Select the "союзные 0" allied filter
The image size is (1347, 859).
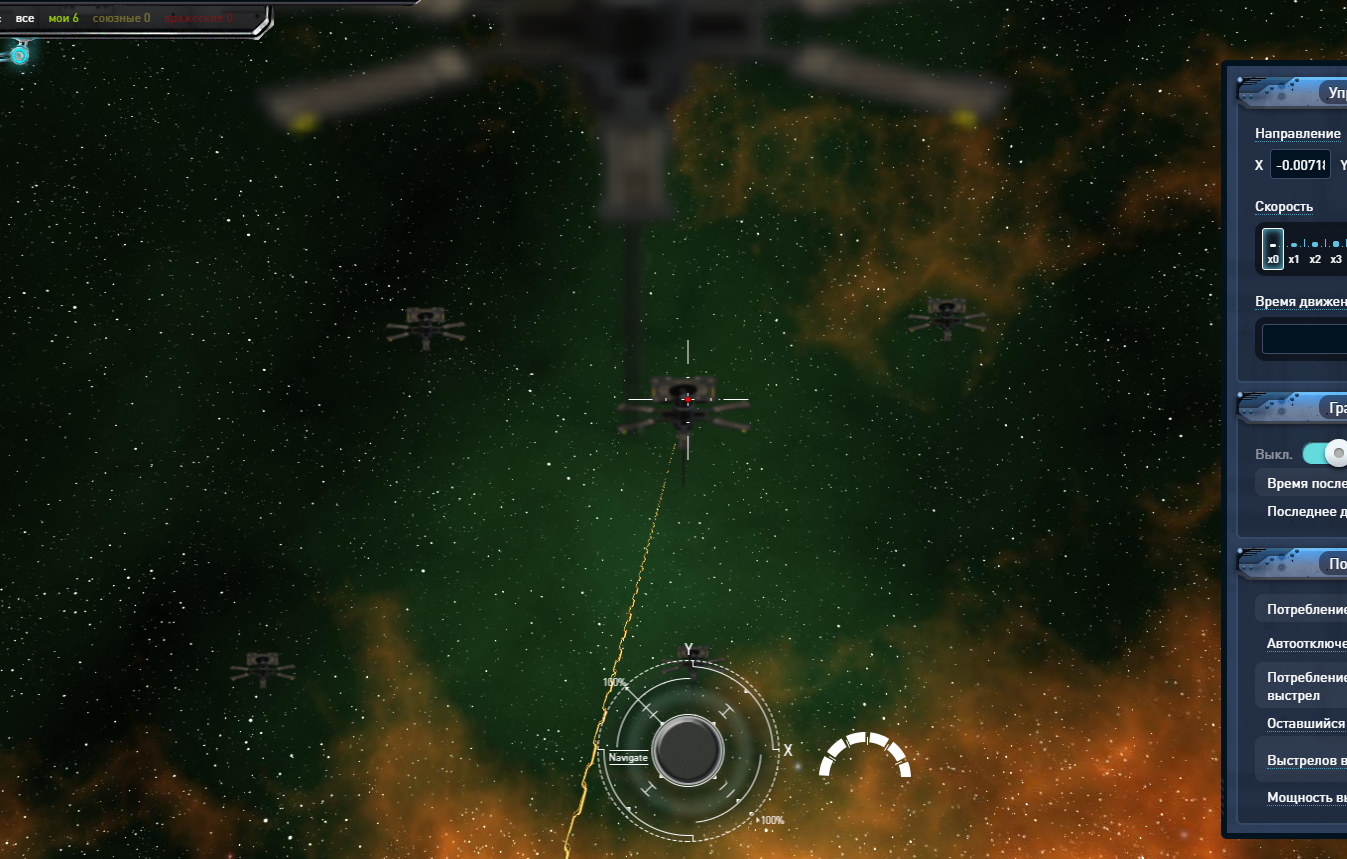coord(121,18)
